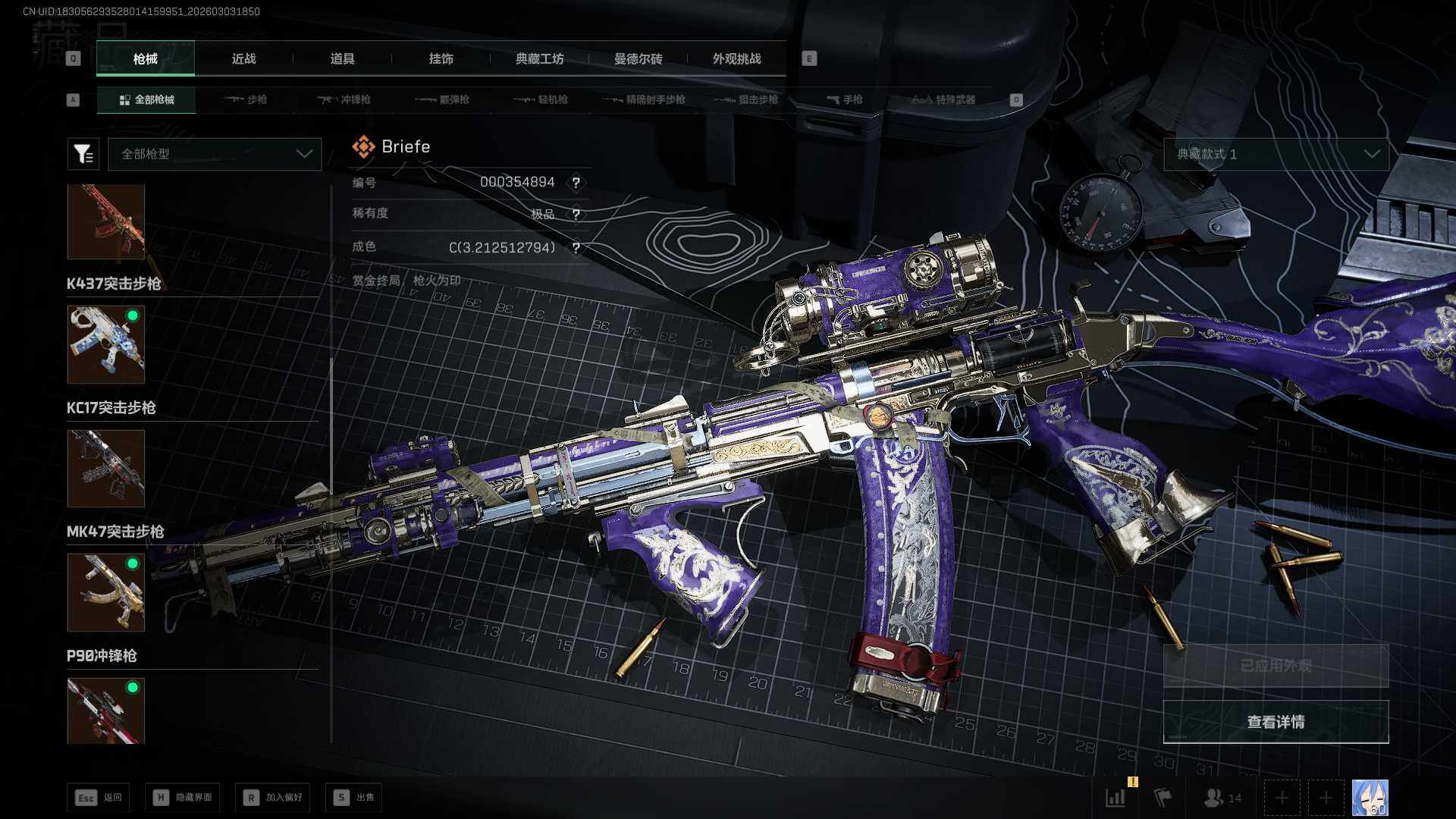This screenshot has height=819, width=1456.
Task: Sell the skin with 出售
Action: coord(354,797)
